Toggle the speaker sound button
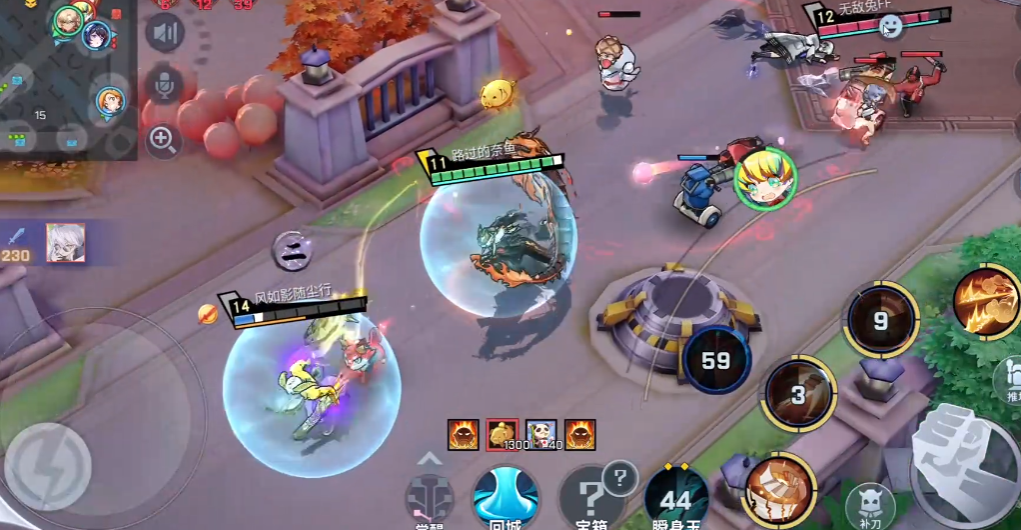 (165, 32)
